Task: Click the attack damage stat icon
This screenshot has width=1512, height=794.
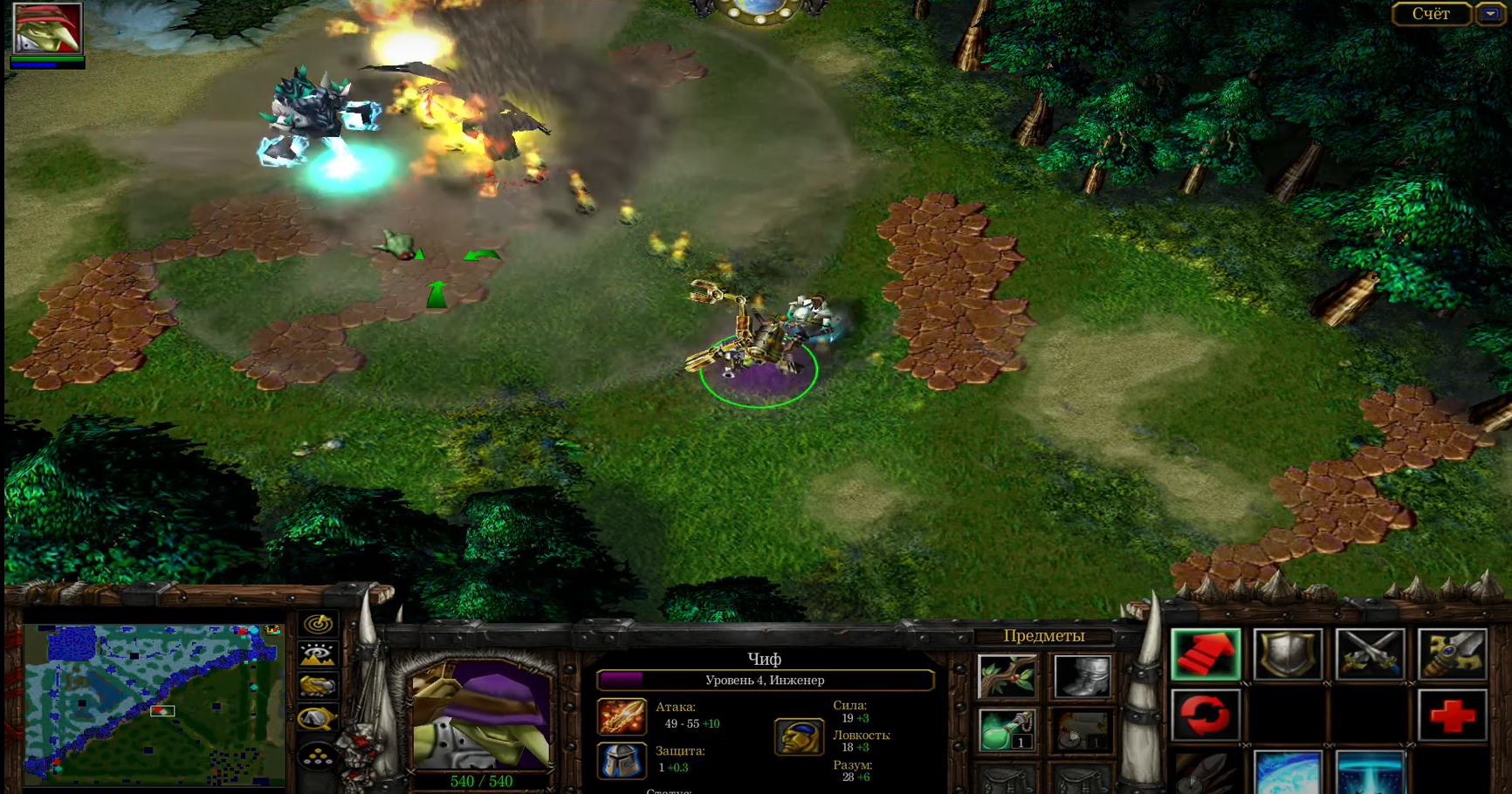Action: point(621,716)
